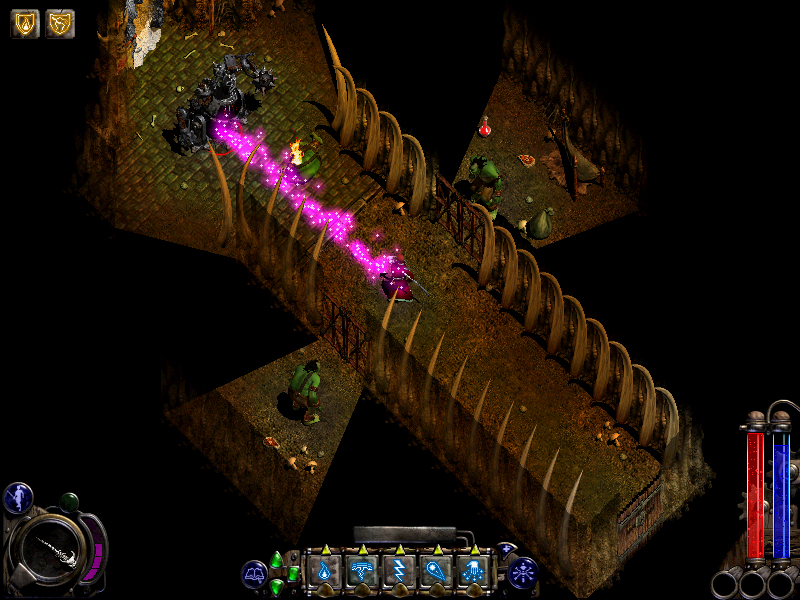Open the spellbook button
This screenshot has height=600, width=800.
coord(254,574)
